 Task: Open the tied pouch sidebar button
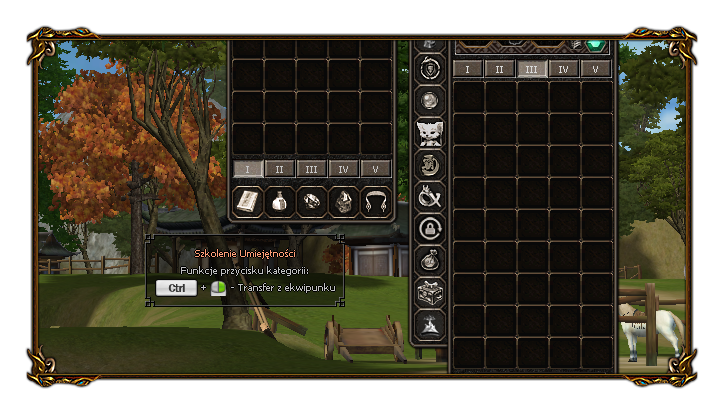(x=429, y=261)
